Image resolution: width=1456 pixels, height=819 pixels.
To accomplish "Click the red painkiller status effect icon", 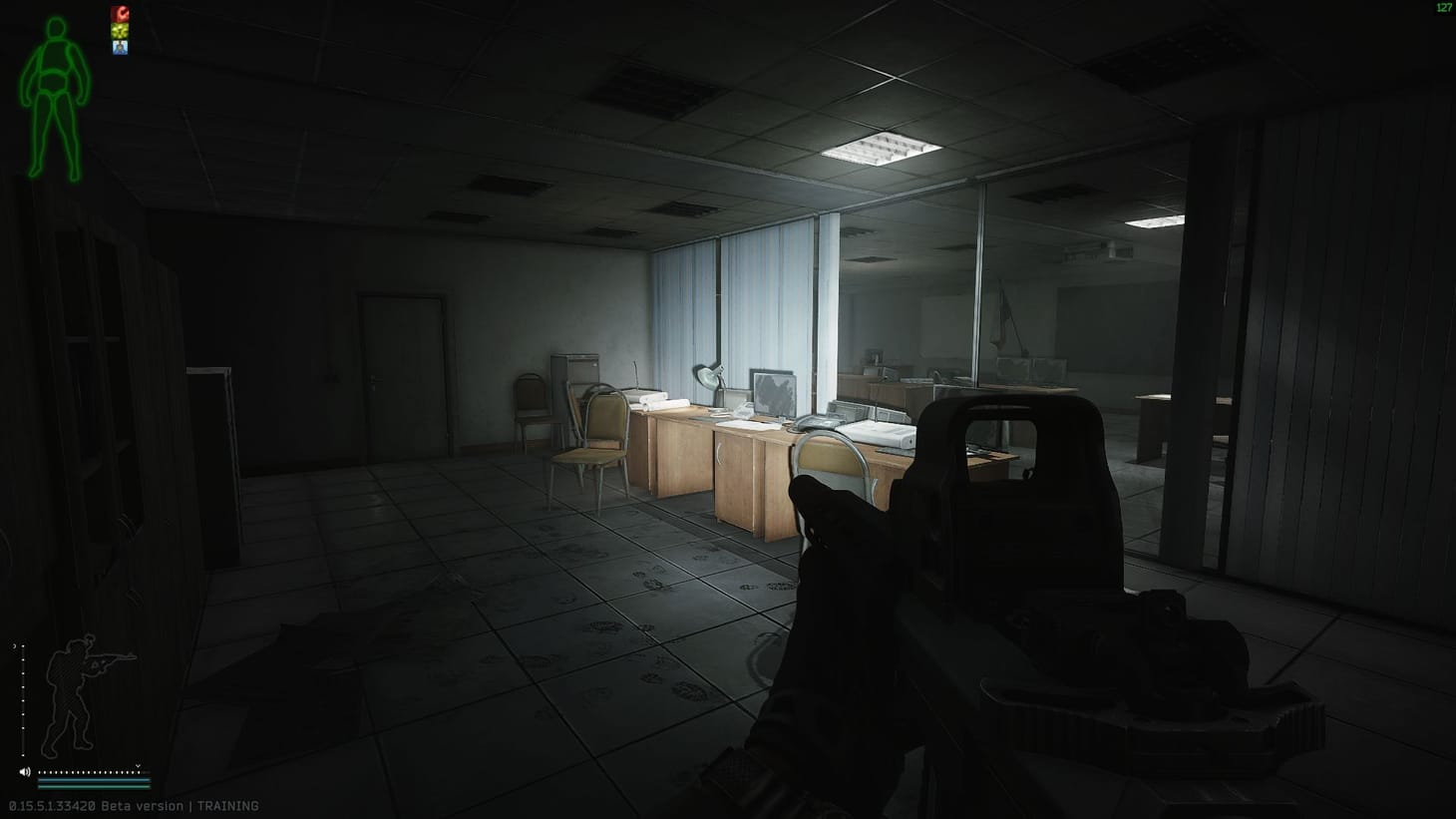I will 121,13.
